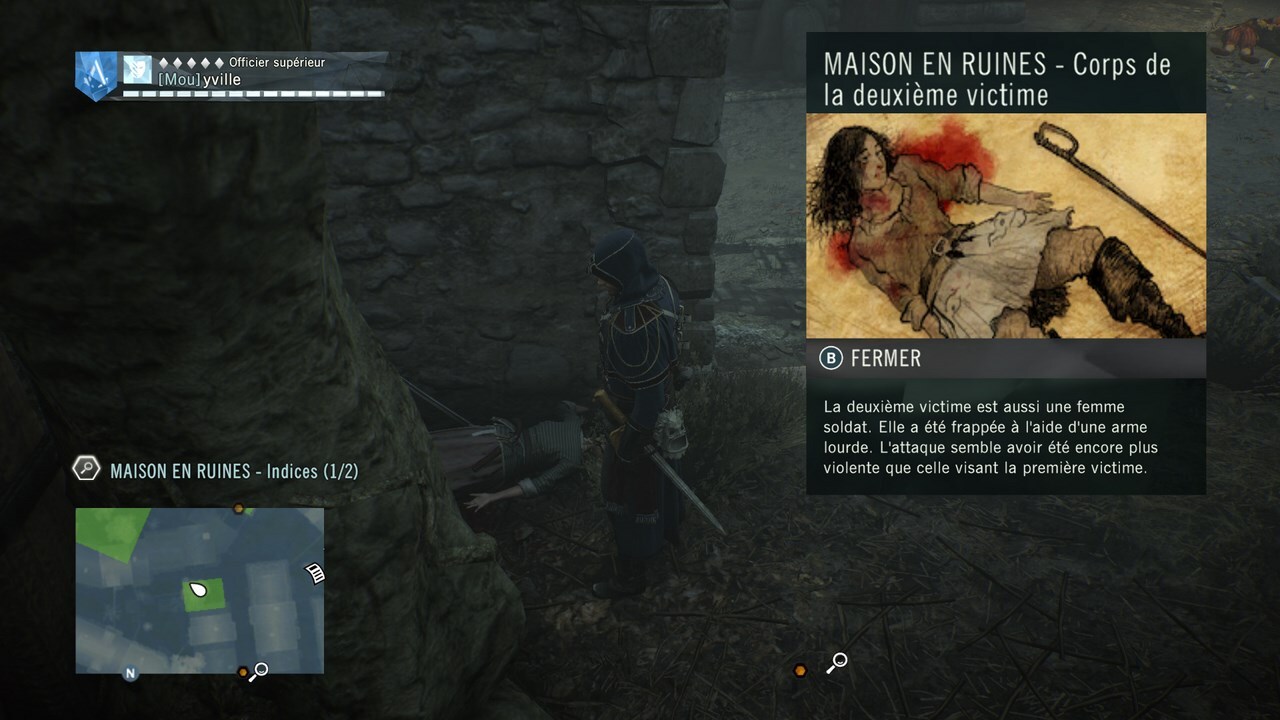
Task: Click the scroll marker on the minimap
Action: tap(315, 572)
